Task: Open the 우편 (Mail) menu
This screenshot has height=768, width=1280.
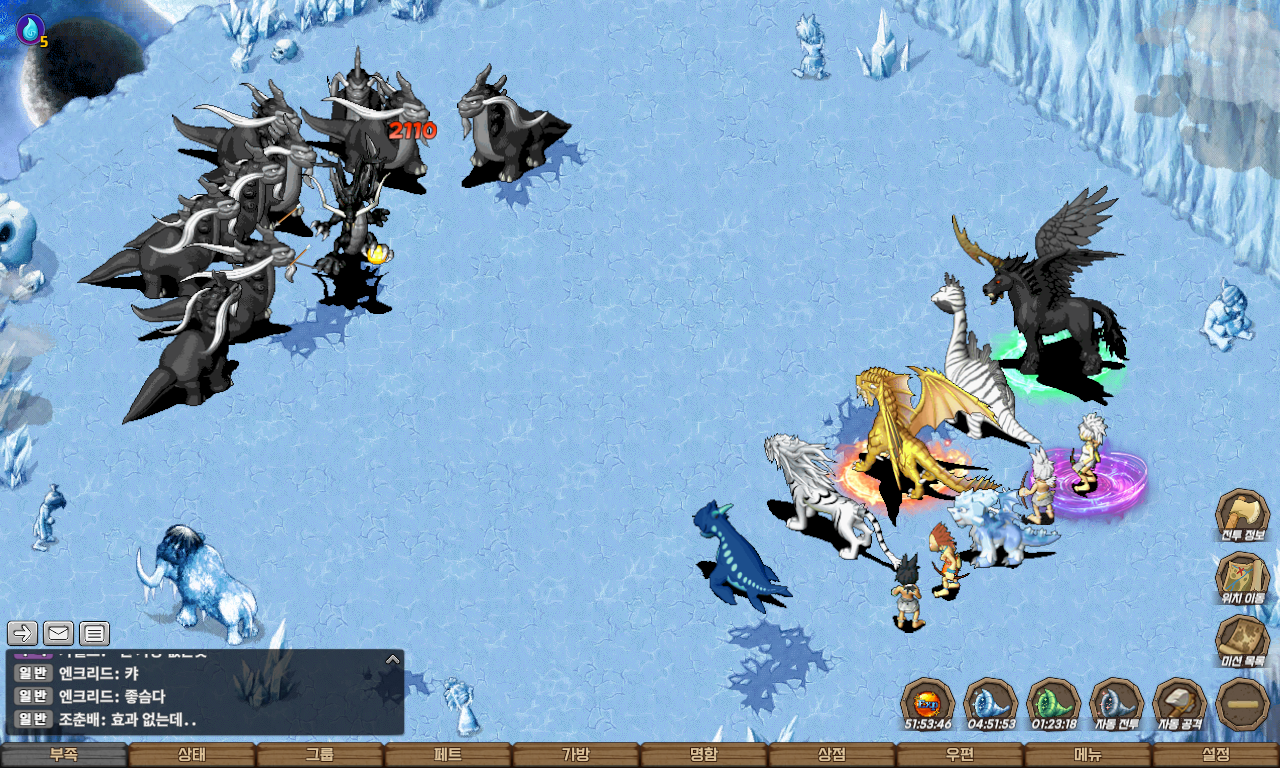Action: tap(960, 755)
